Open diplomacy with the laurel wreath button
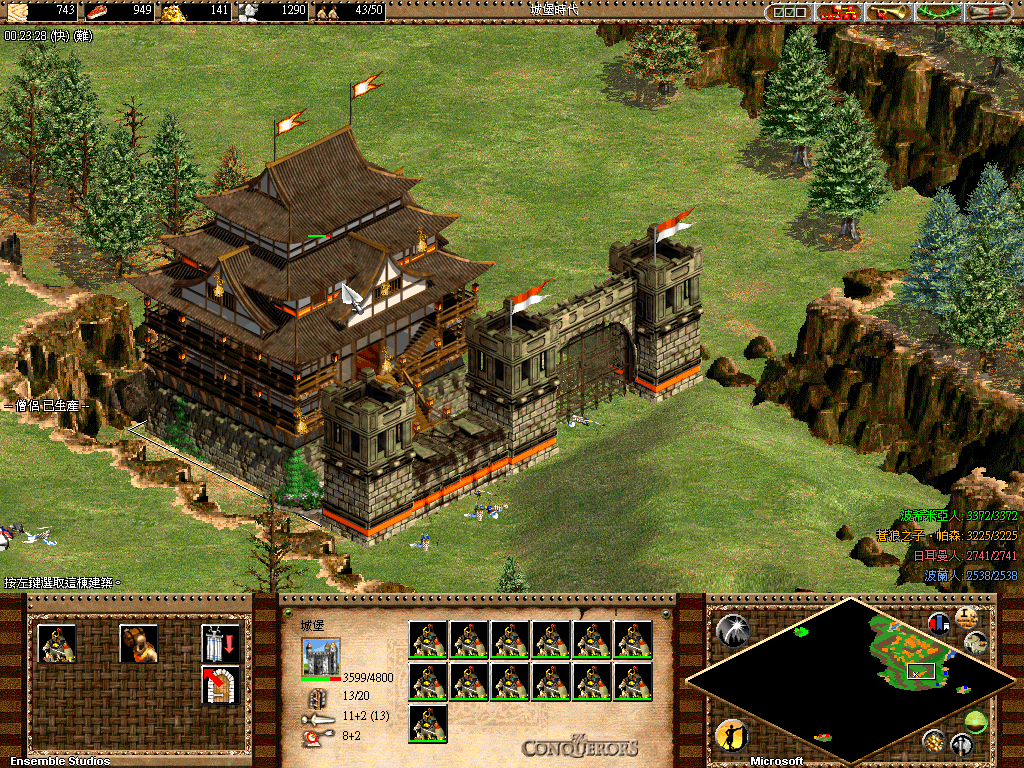This screenshot has width=1024, height=768. click(939, 12)
